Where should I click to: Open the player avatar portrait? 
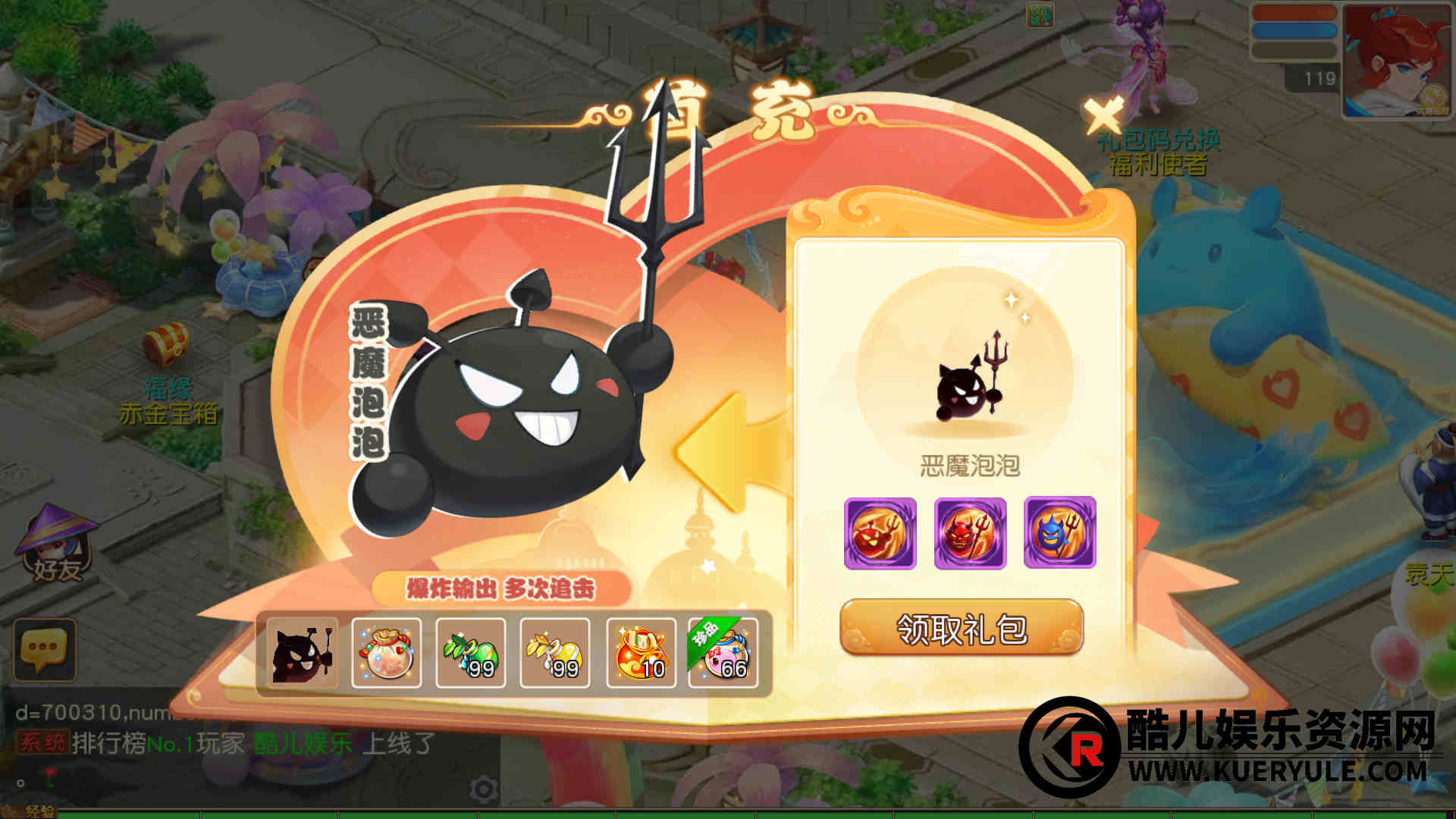(1396, 61)
